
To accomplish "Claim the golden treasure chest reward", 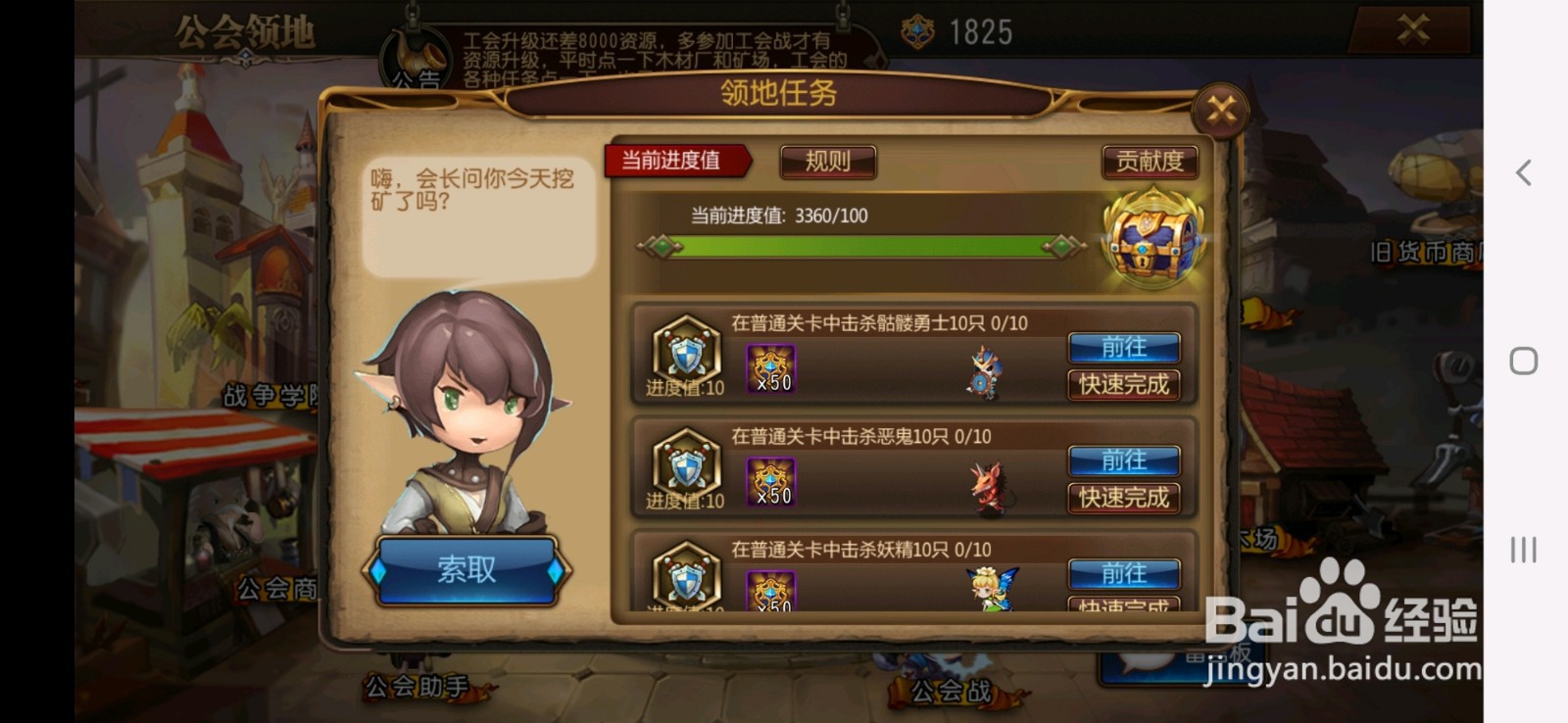I will point(1156,238).
